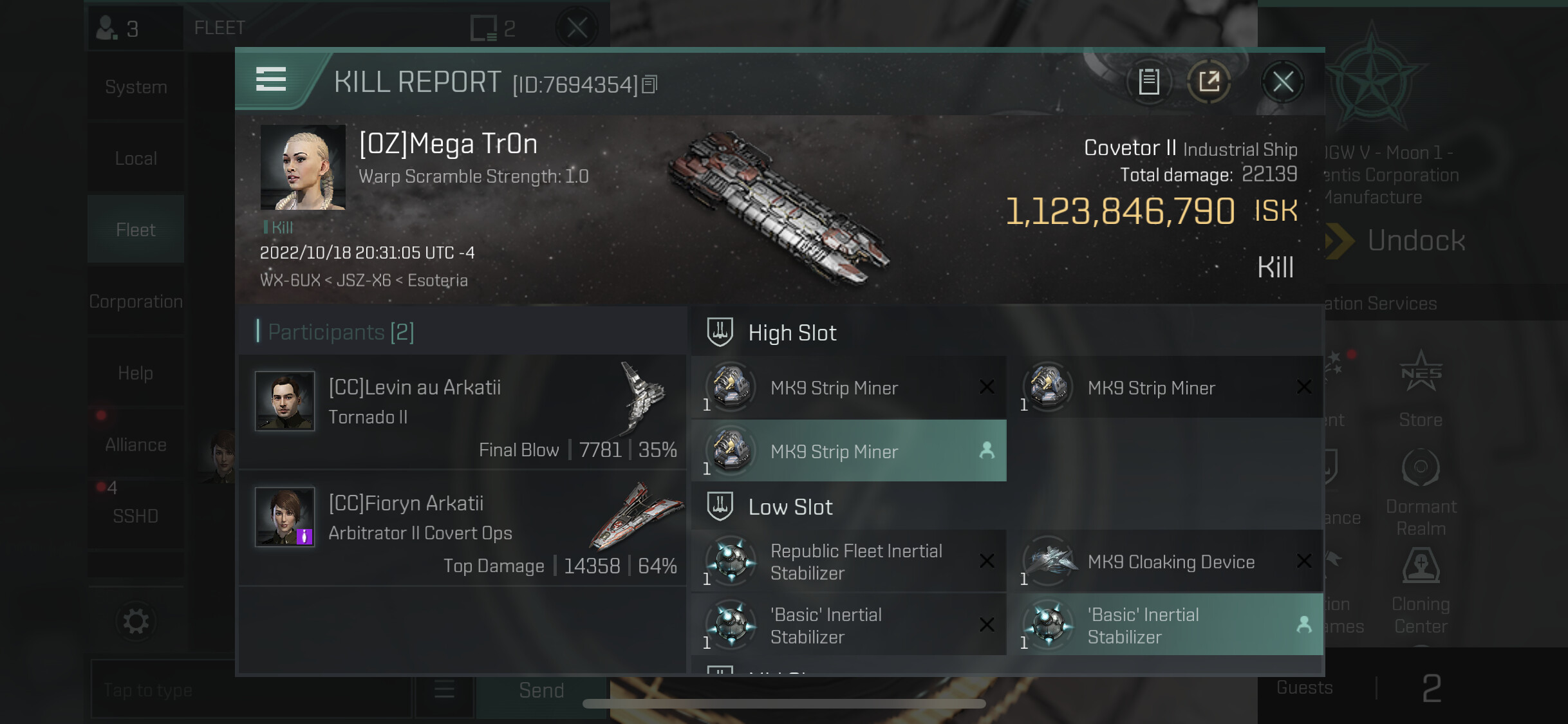Share the kill report externally
This screenshot has height=724, width=1568.
pyautogui.click(x=1209, y=82)
